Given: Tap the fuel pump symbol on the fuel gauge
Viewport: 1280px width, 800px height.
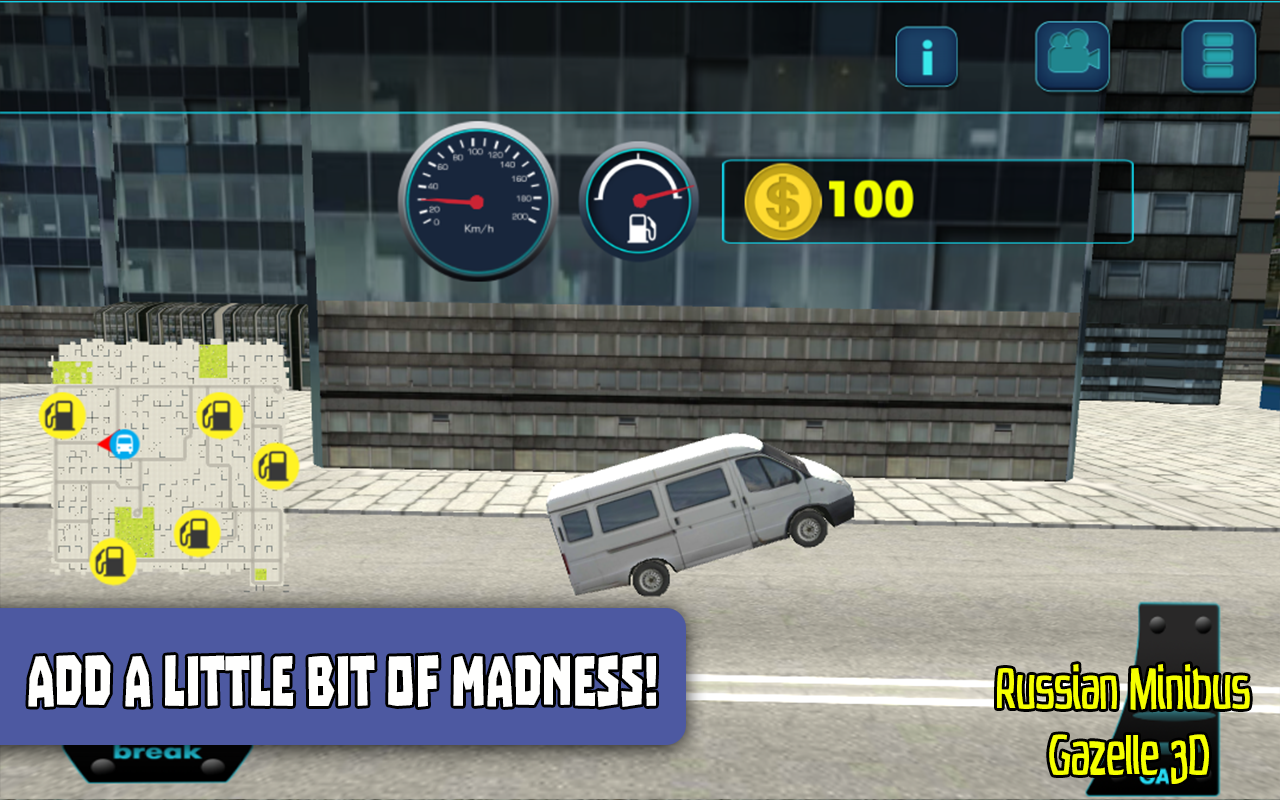Looking at the screenshot, I should (641, 226).
